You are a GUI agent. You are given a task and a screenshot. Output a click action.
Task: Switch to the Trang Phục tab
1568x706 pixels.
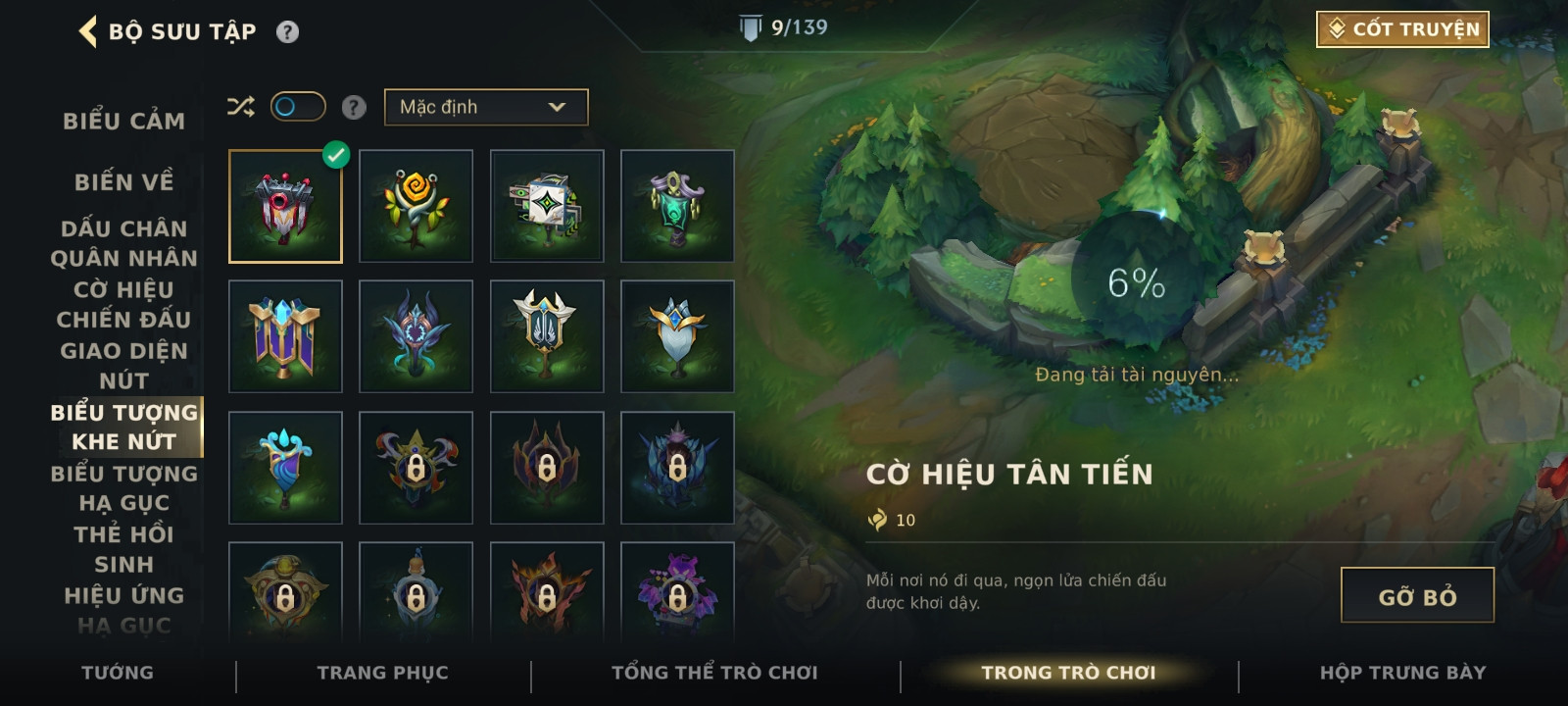click(382, 673)
